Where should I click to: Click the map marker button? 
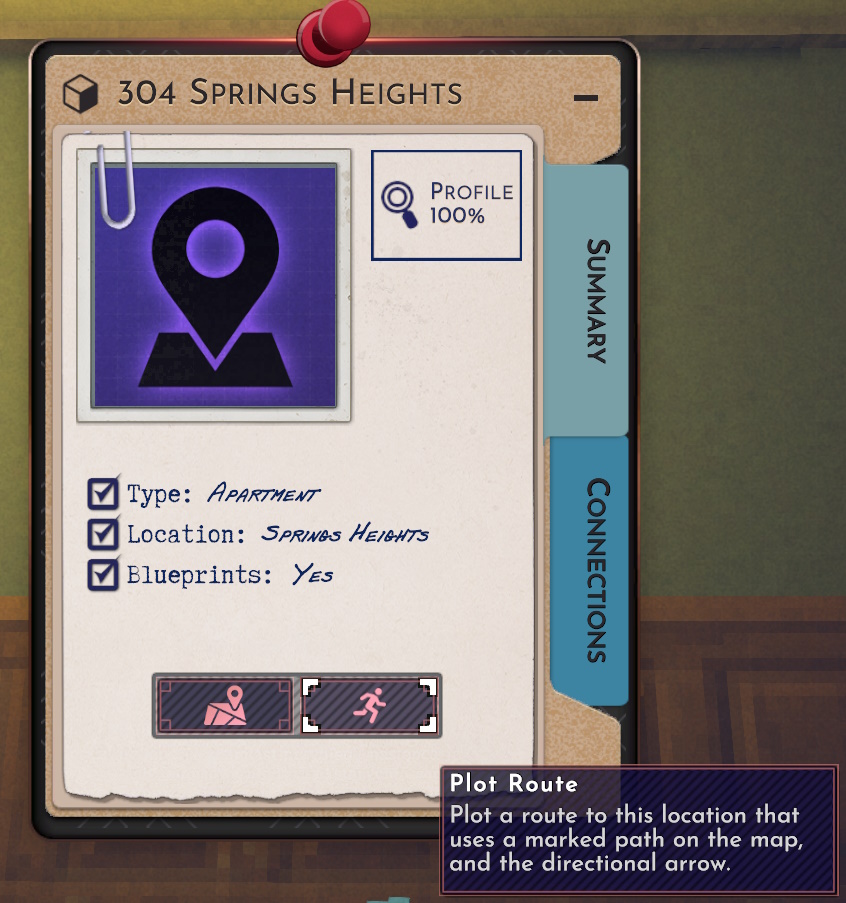click(x=224, y=706)
